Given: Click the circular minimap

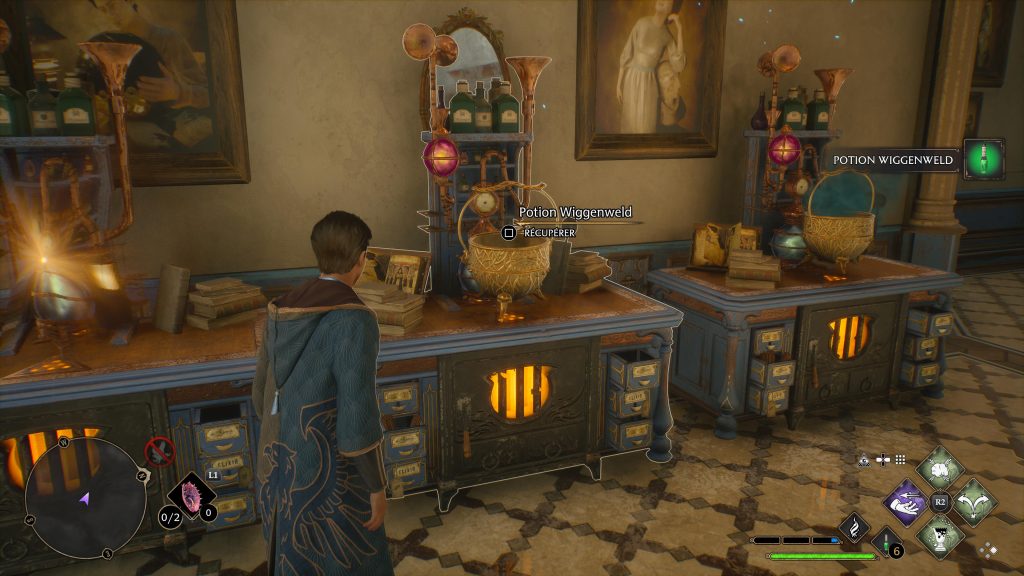Looking at the screenshot, I should coord(84,497).
